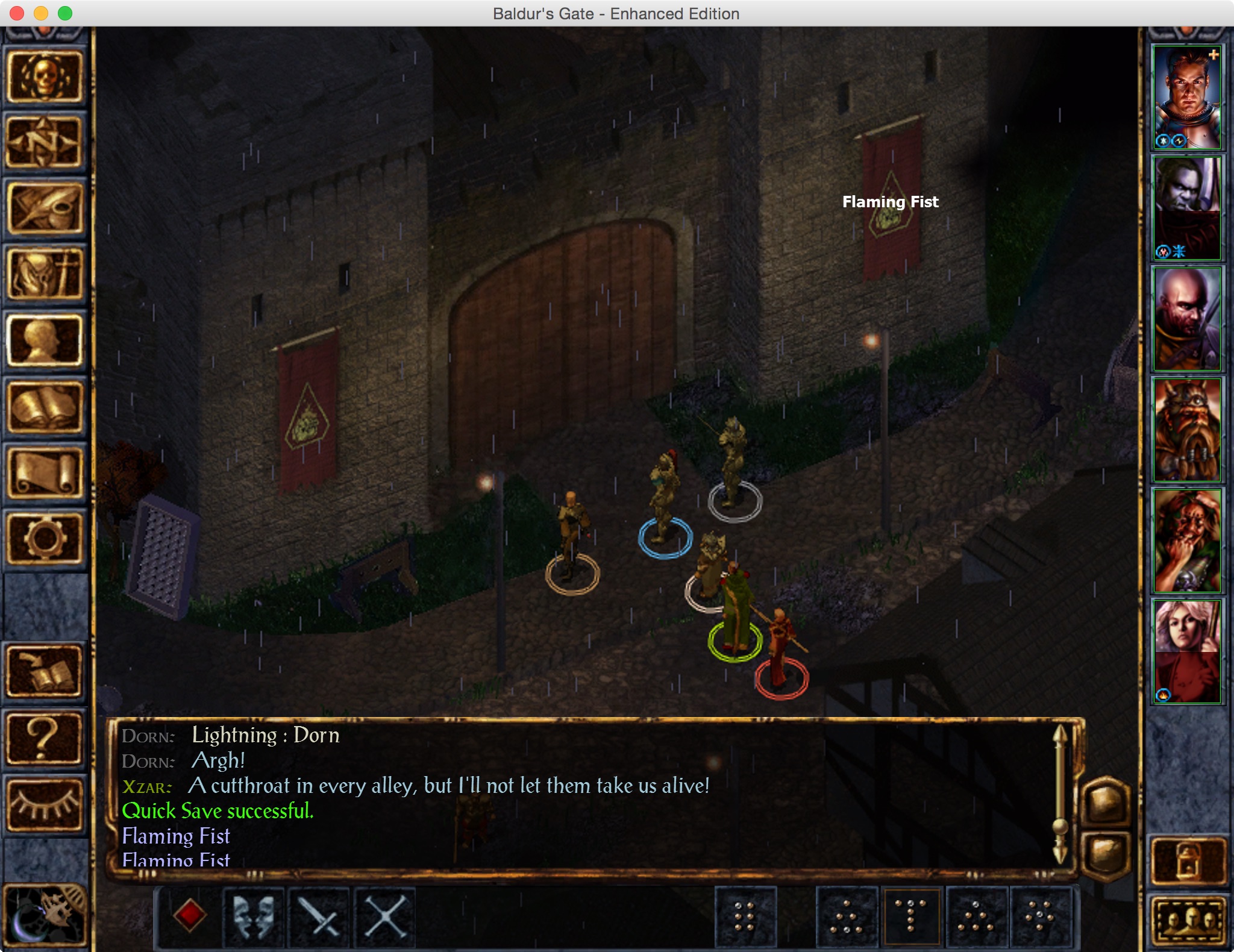Image resolution: width=1234 pixels, height=952 pixels.
Task: Click the red diamond guard action
Action: tap(189, 915)
